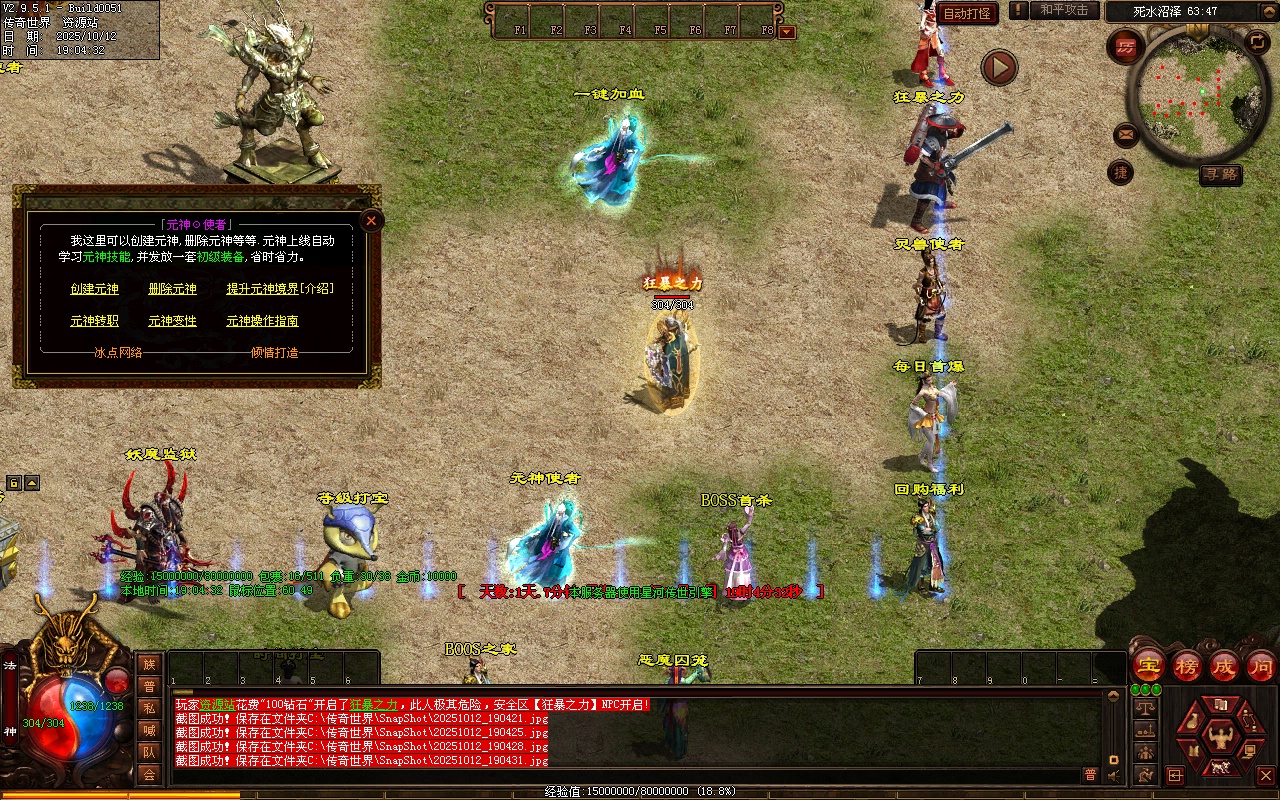Choose the 创建元神 dialogue option
1280x800 pixels.
(x=94, y=289)
